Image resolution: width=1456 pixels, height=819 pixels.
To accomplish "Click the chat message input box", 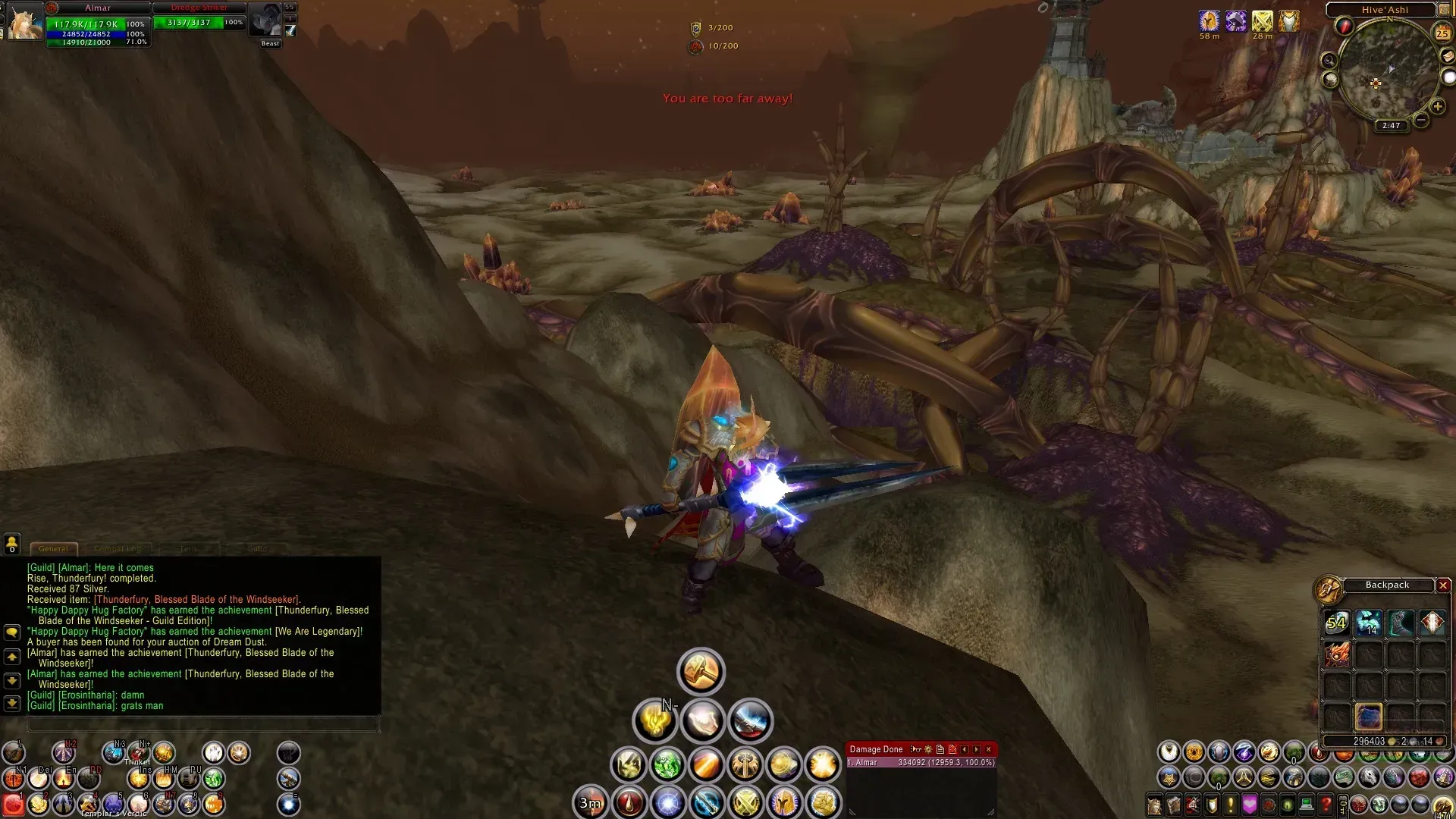I will pyautogui.click(x=202, y=725).
